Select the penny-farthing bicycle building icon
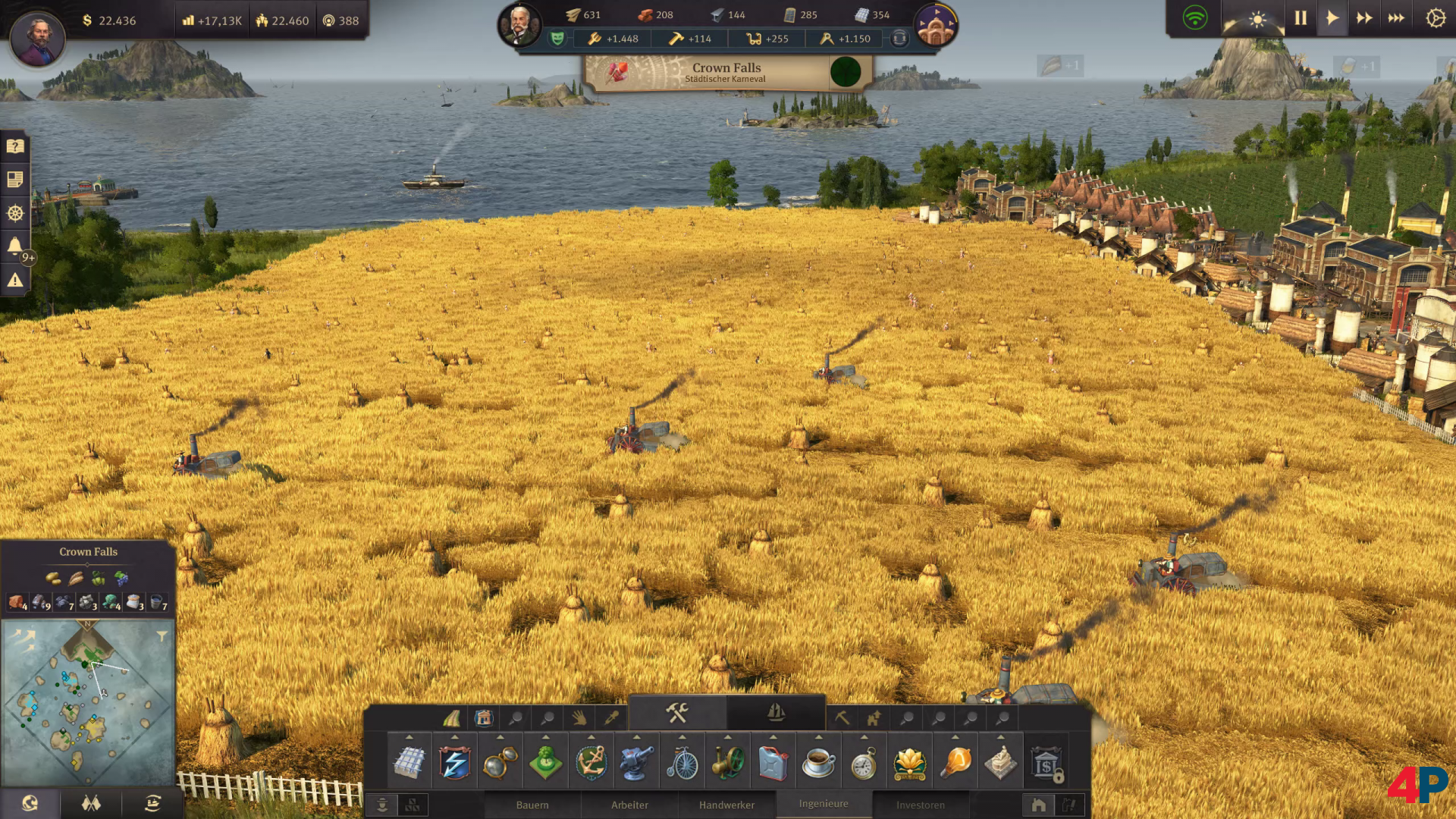Screen dimensions: 1456x819 pyautogui.click(x=682, y=762)
